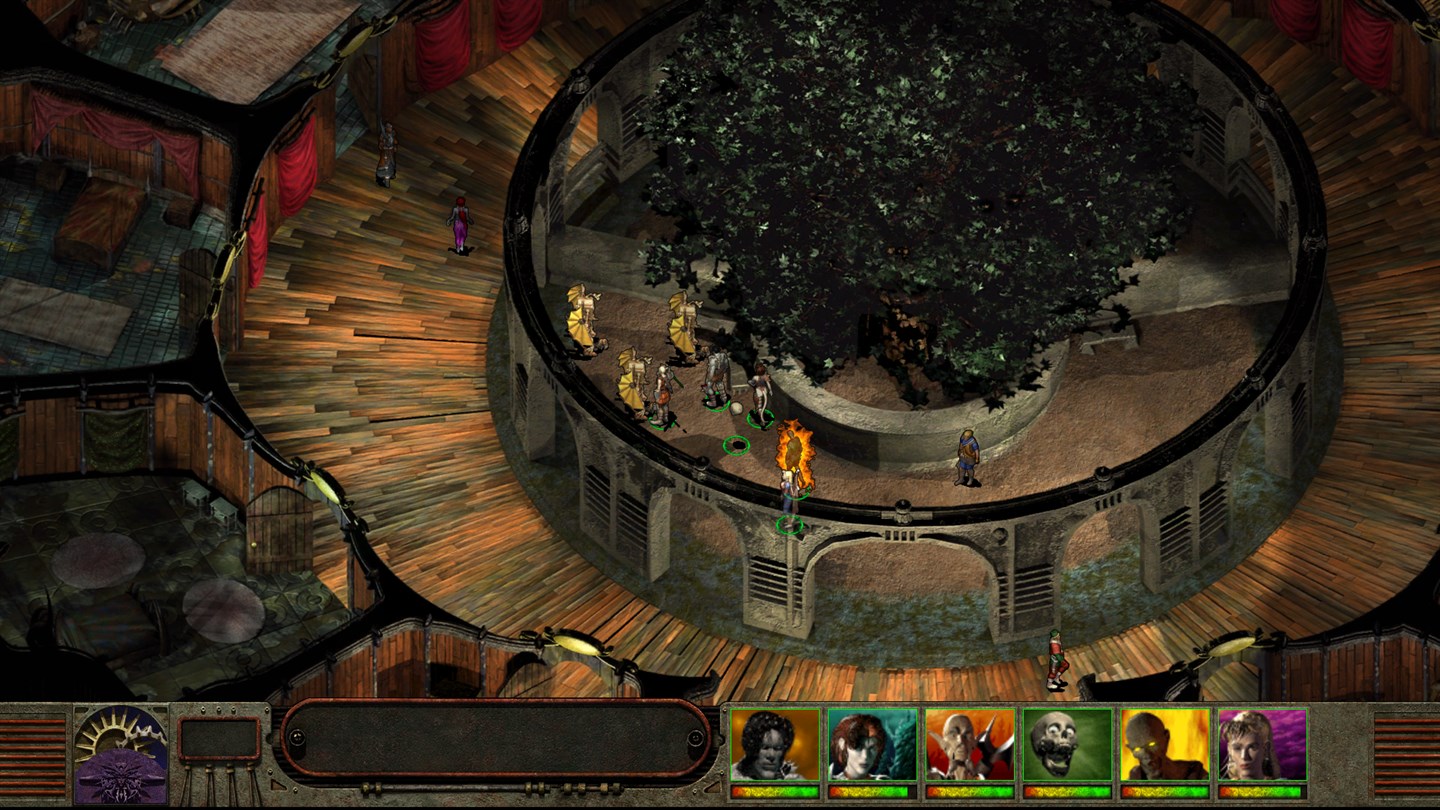1440x810 pixels.
Task: Pick Ignus's flaming portrait
Action: (x=1163, y=744)
